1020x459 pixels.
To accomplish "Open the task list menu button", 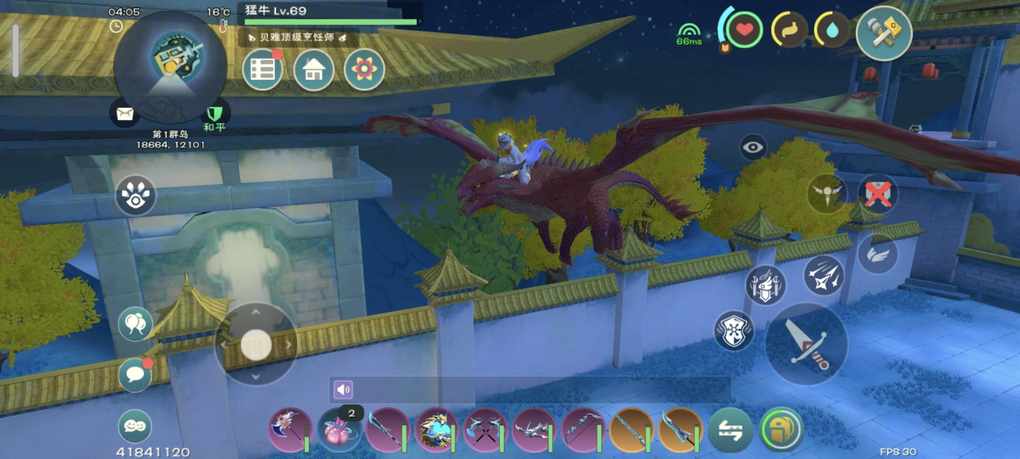I will pos(262,70).
